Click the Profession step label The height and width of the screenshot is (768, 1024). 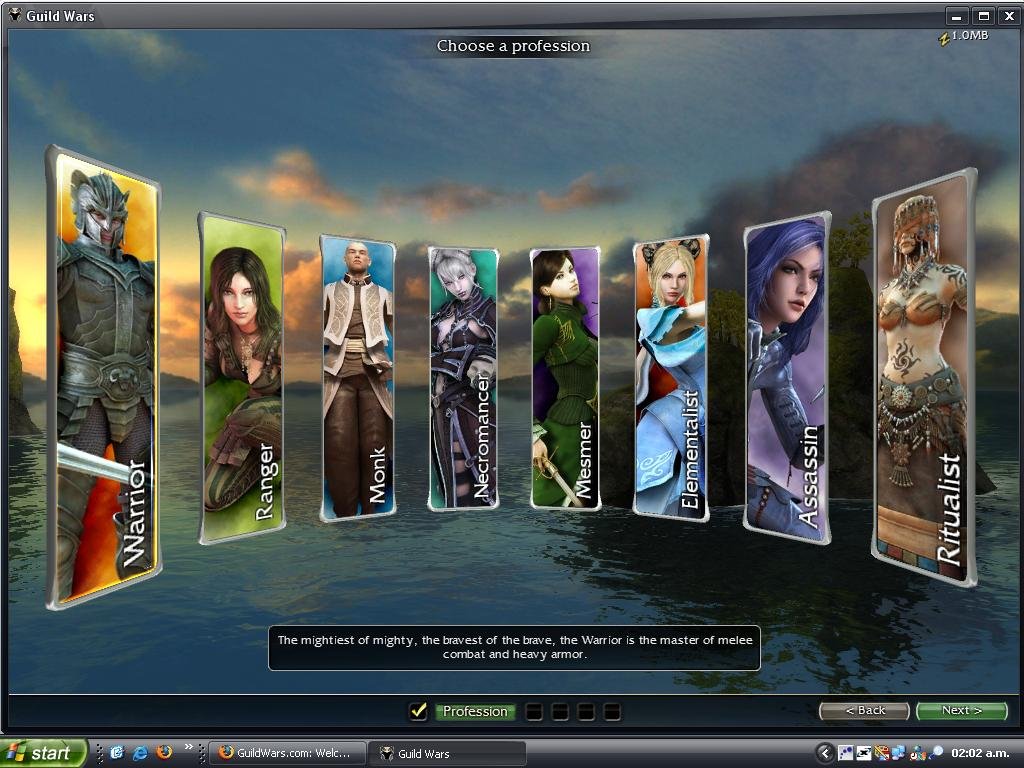[475, 712]
